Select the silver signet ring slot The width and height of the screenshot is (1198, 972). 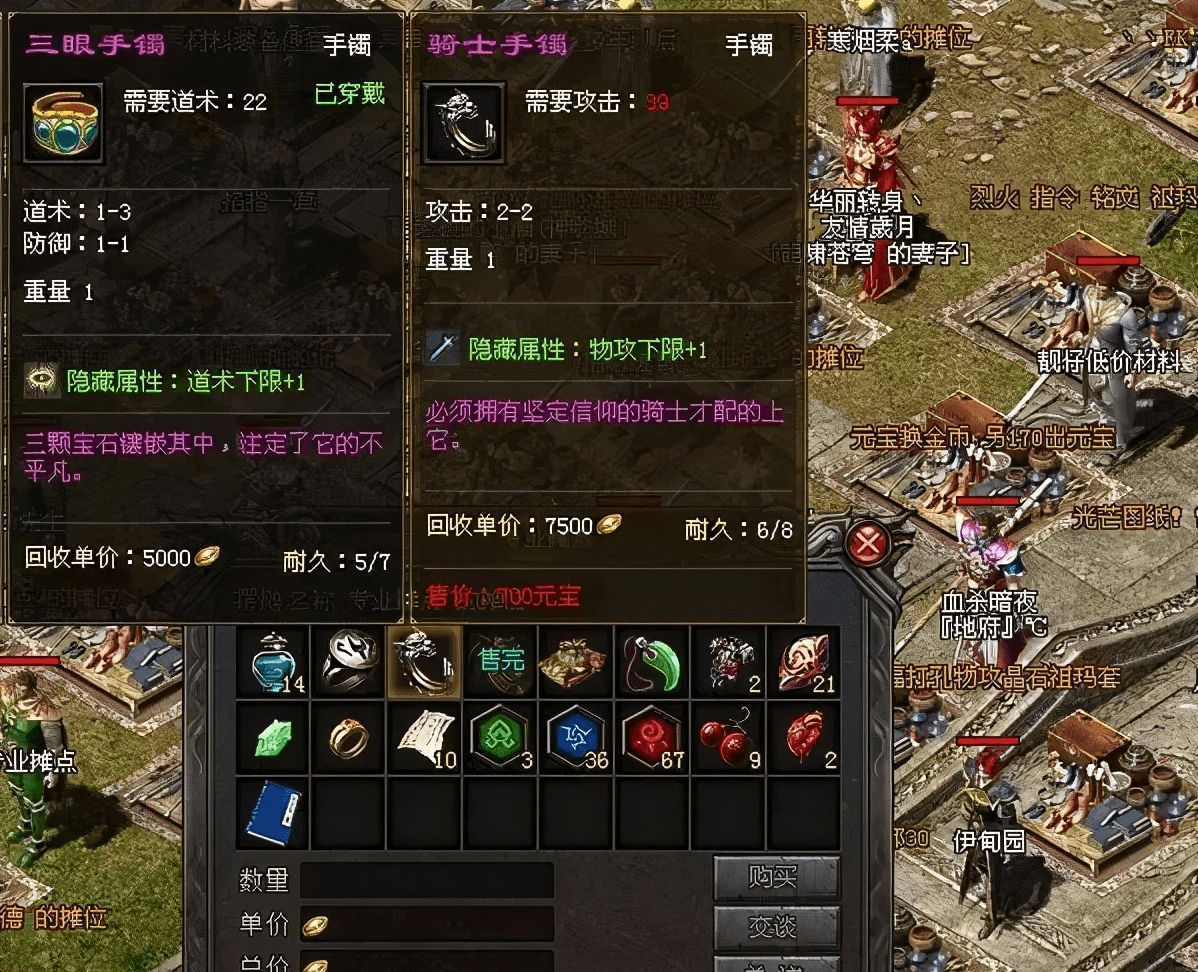348,661
